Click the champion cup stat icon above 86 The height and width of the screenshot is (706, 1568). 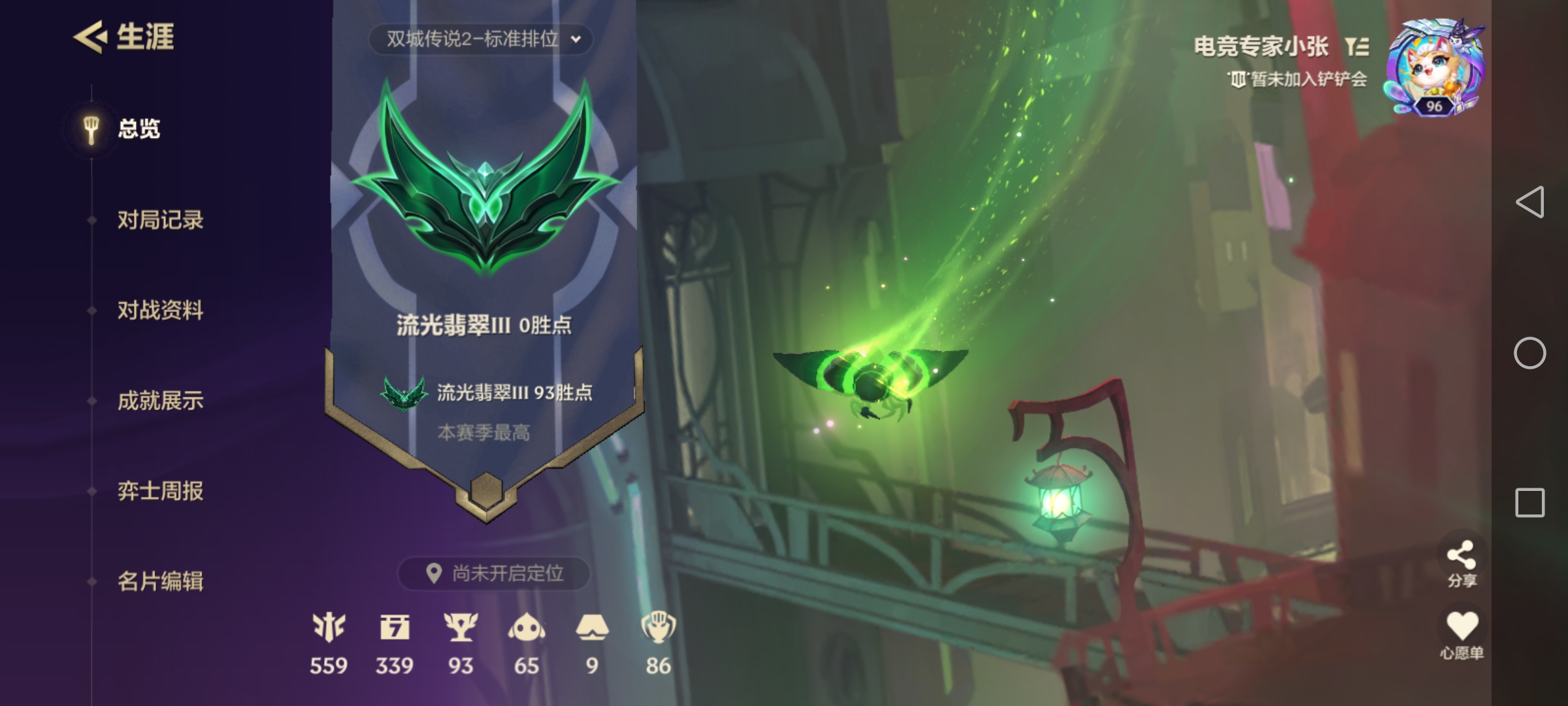tap(660, 626)
